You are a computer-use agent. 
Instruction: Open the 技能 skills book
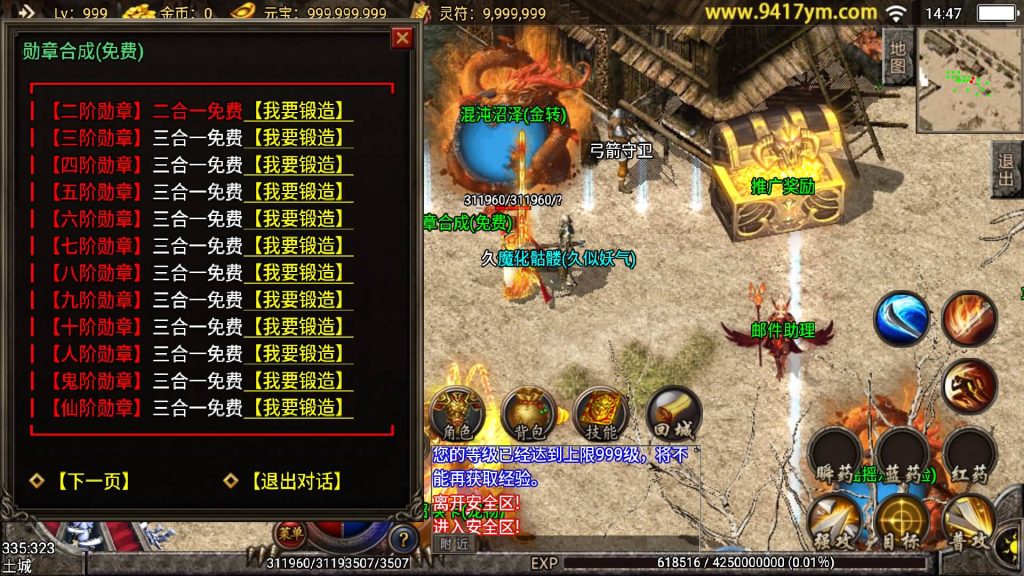pyautogui.click(x=601, y=415)
